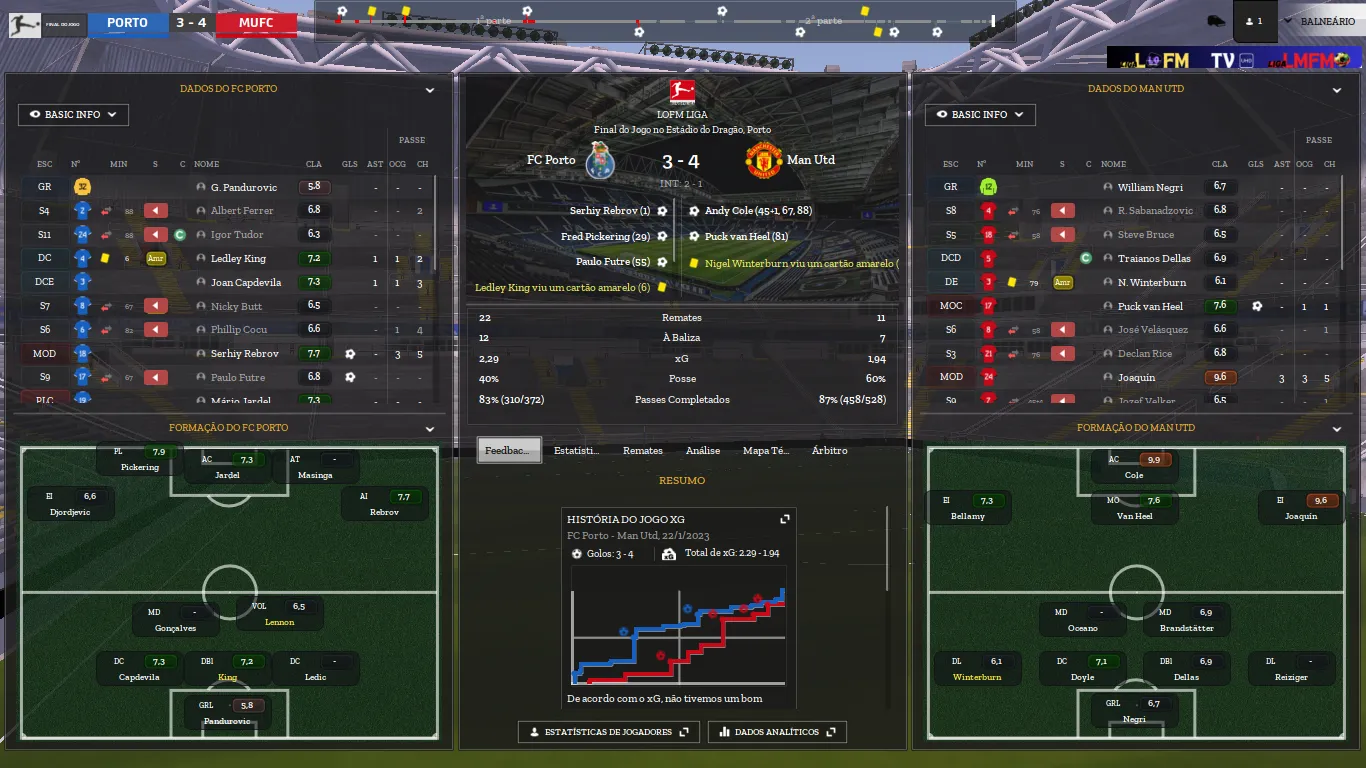The width and height of the screenshot is (1366, 768).
Task: Open the Estatísticas tab
Action: coord(576,451)
